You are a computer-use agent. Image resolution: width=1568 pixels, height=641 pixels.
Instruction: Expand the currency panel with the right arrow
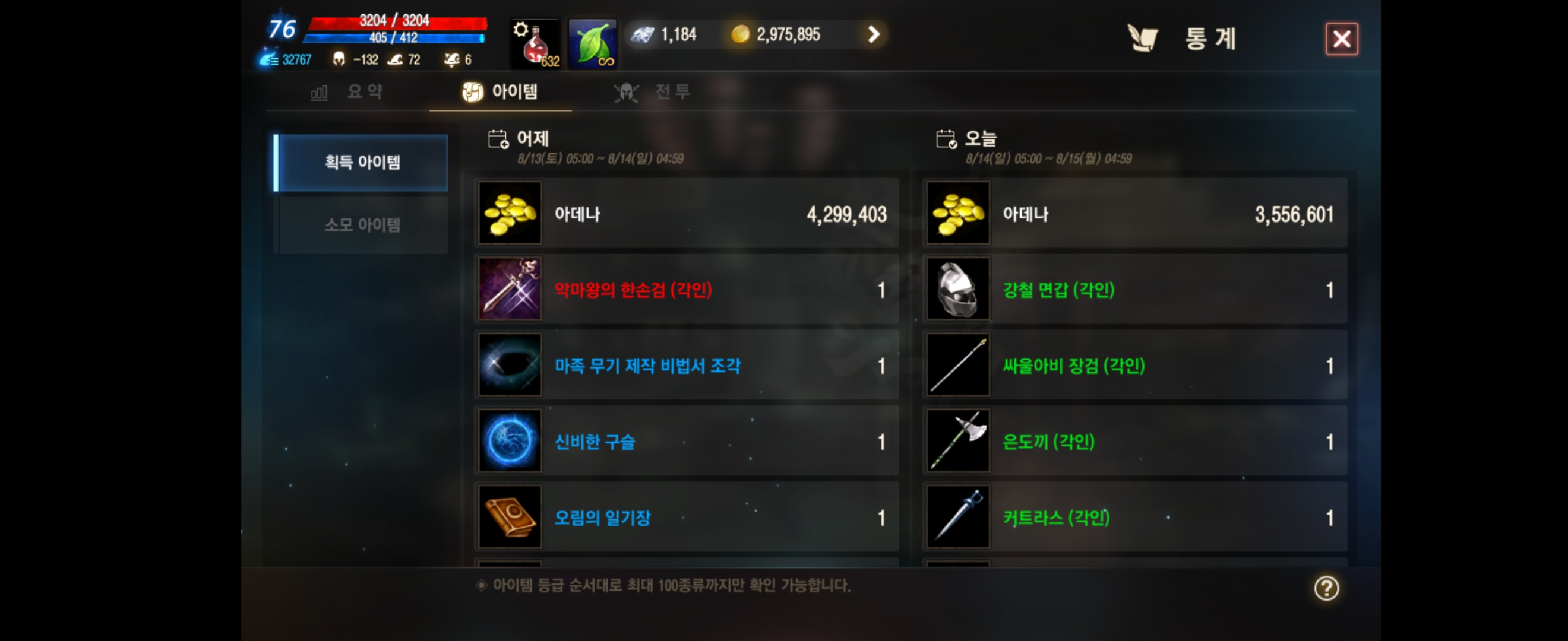pyautogui.click(x=874, y=34)
